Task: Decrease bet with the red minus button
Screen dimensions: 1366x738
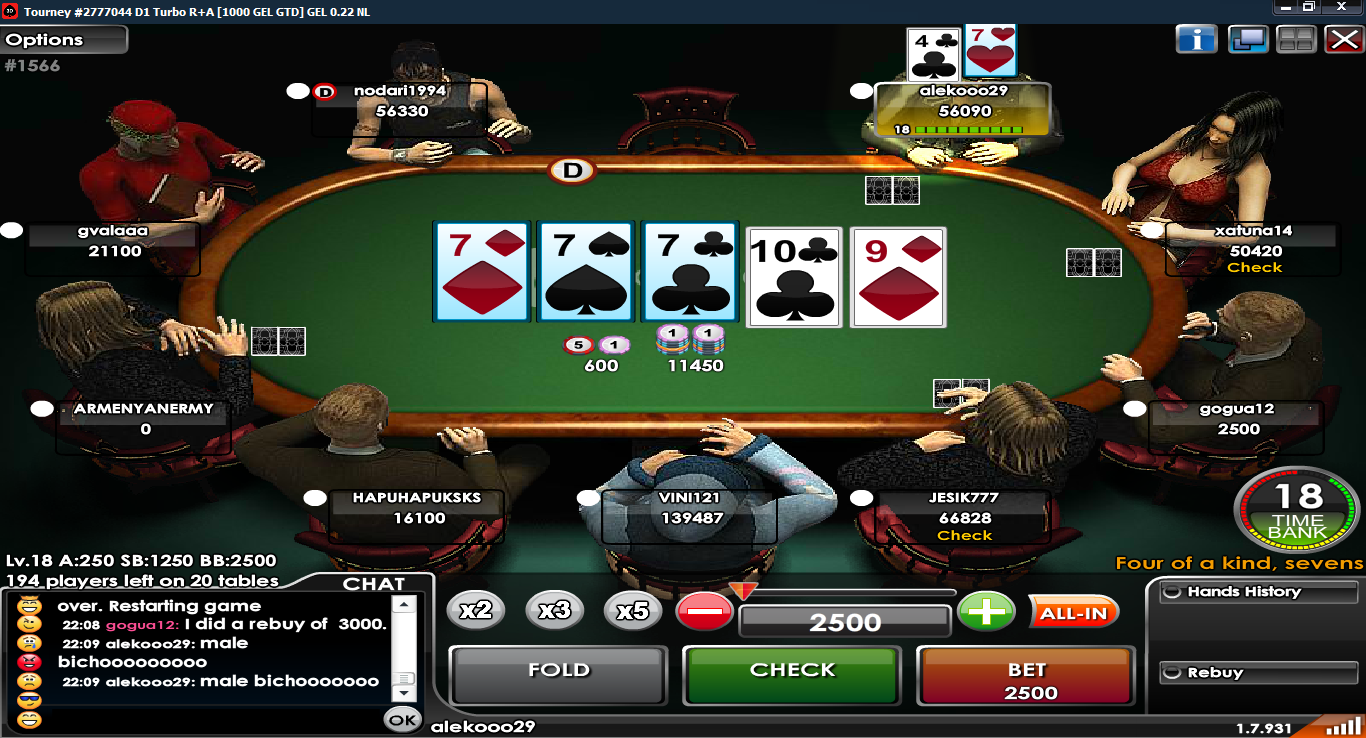Action: point(704,612)
